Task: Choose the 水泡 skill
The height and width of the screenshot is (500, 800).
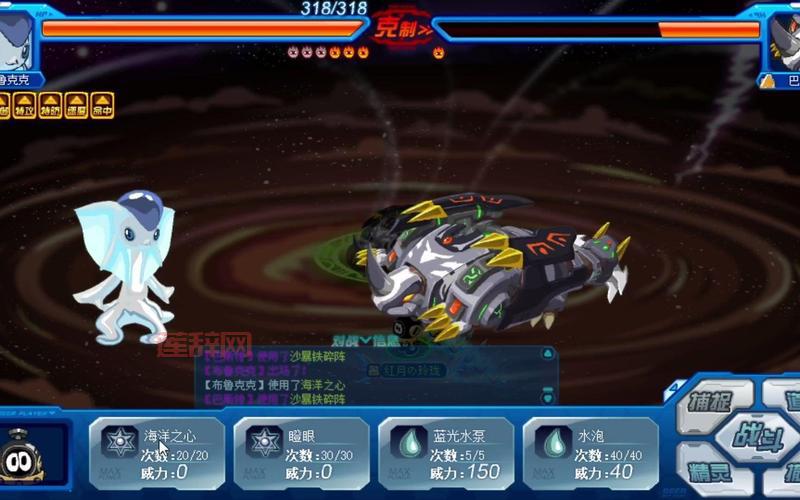Action: (590, 453)
